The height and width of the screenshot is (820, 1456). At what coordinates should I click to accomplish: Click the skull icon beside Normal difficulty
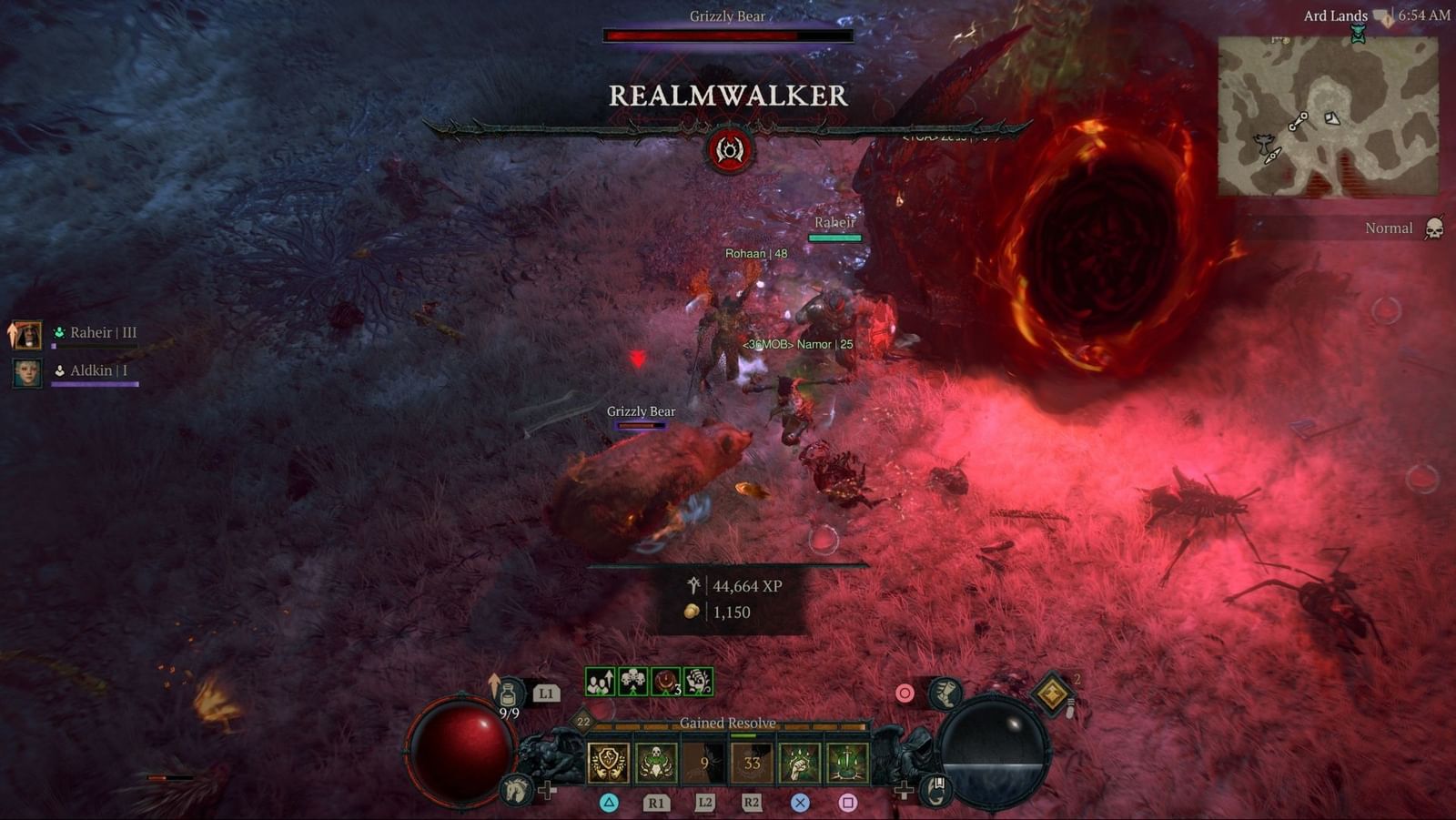click(x=1436, y=228)
